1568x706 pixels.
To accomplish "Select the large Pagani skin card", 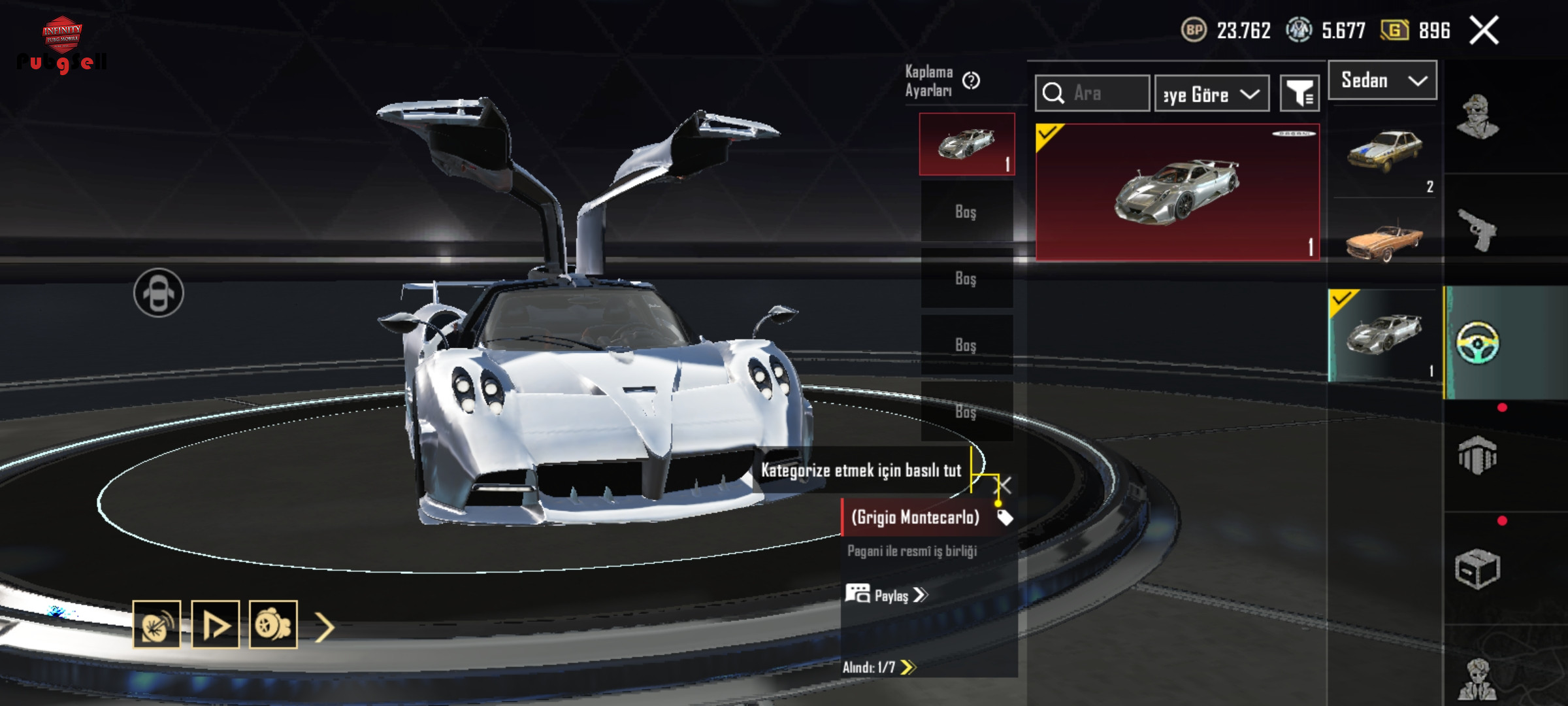I will 1177,192.
